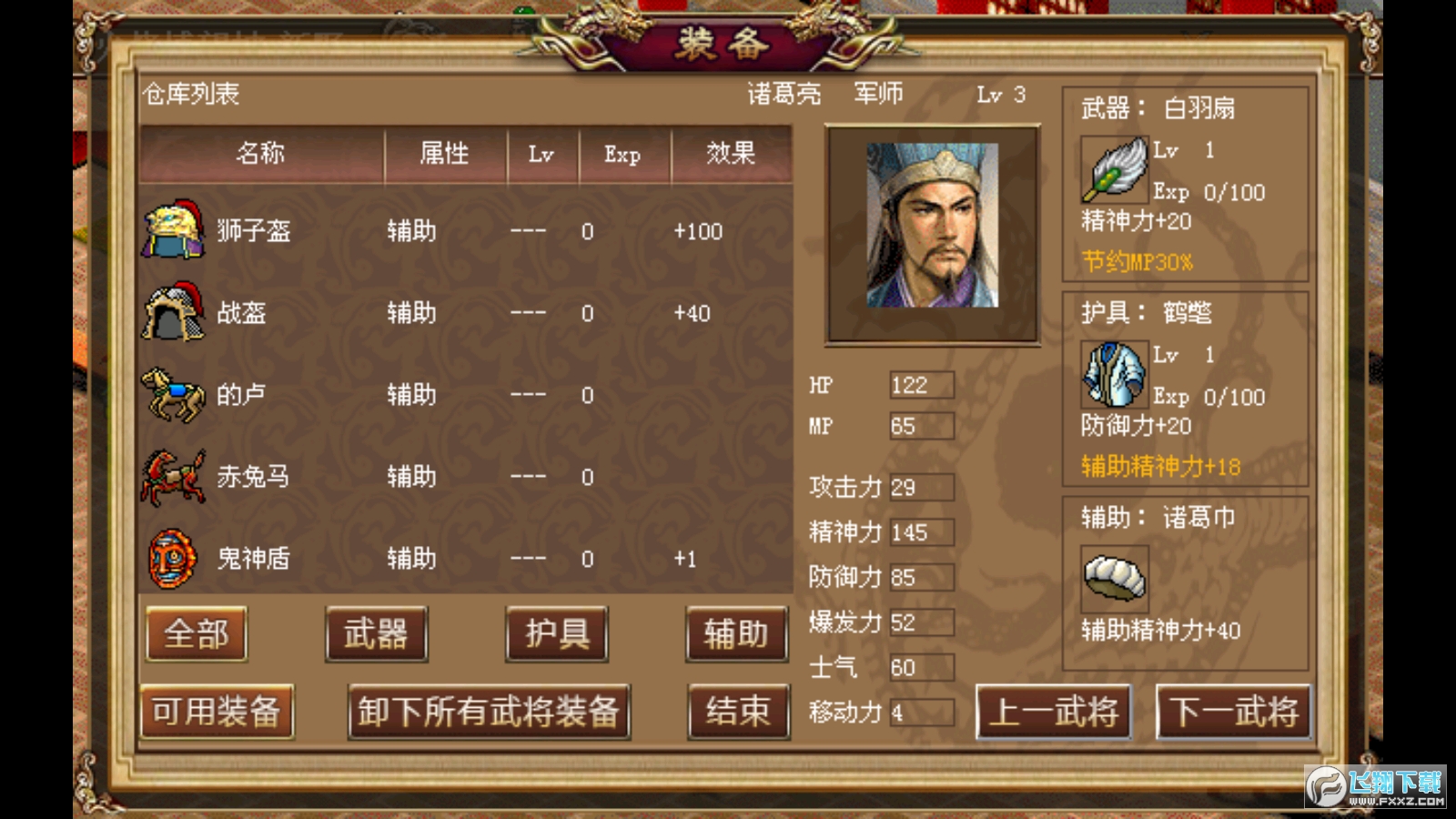Select the 鹤氅 armor cloak icon
The image size is (1456, 819).
pos(1112,375)
